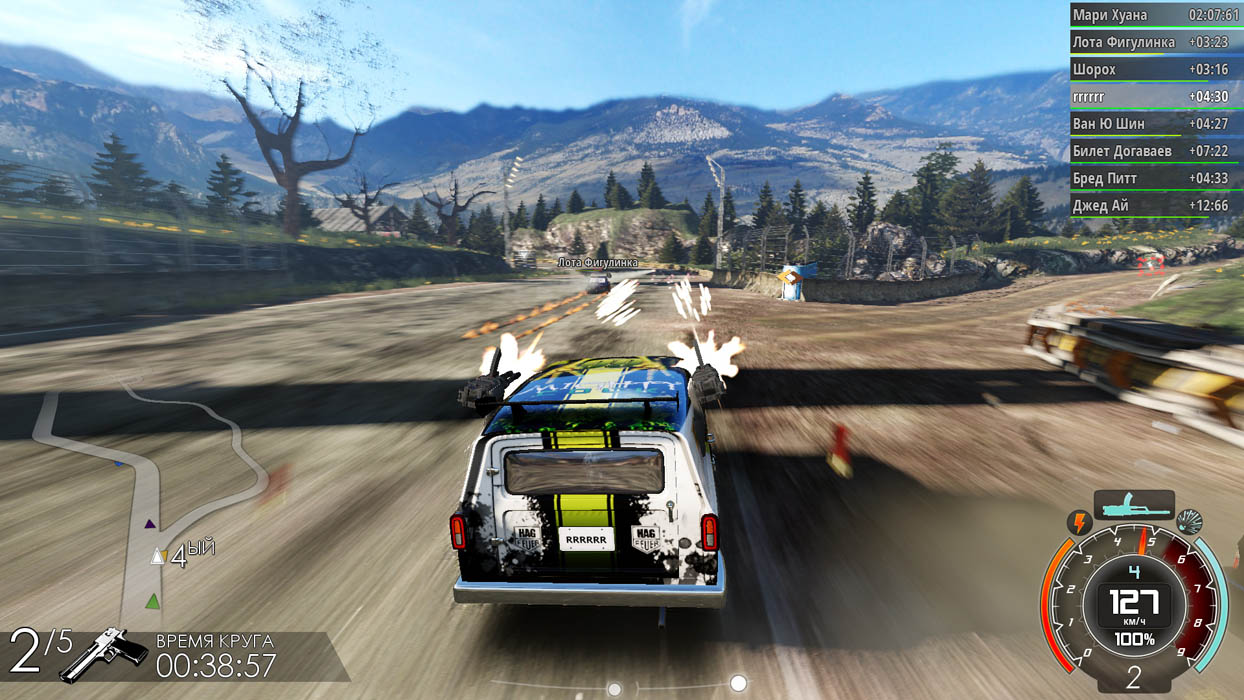Select the machine gun icon above the speedometer
The height and width of the screenshot is (700, 1244).
(x=1133, y=506)
